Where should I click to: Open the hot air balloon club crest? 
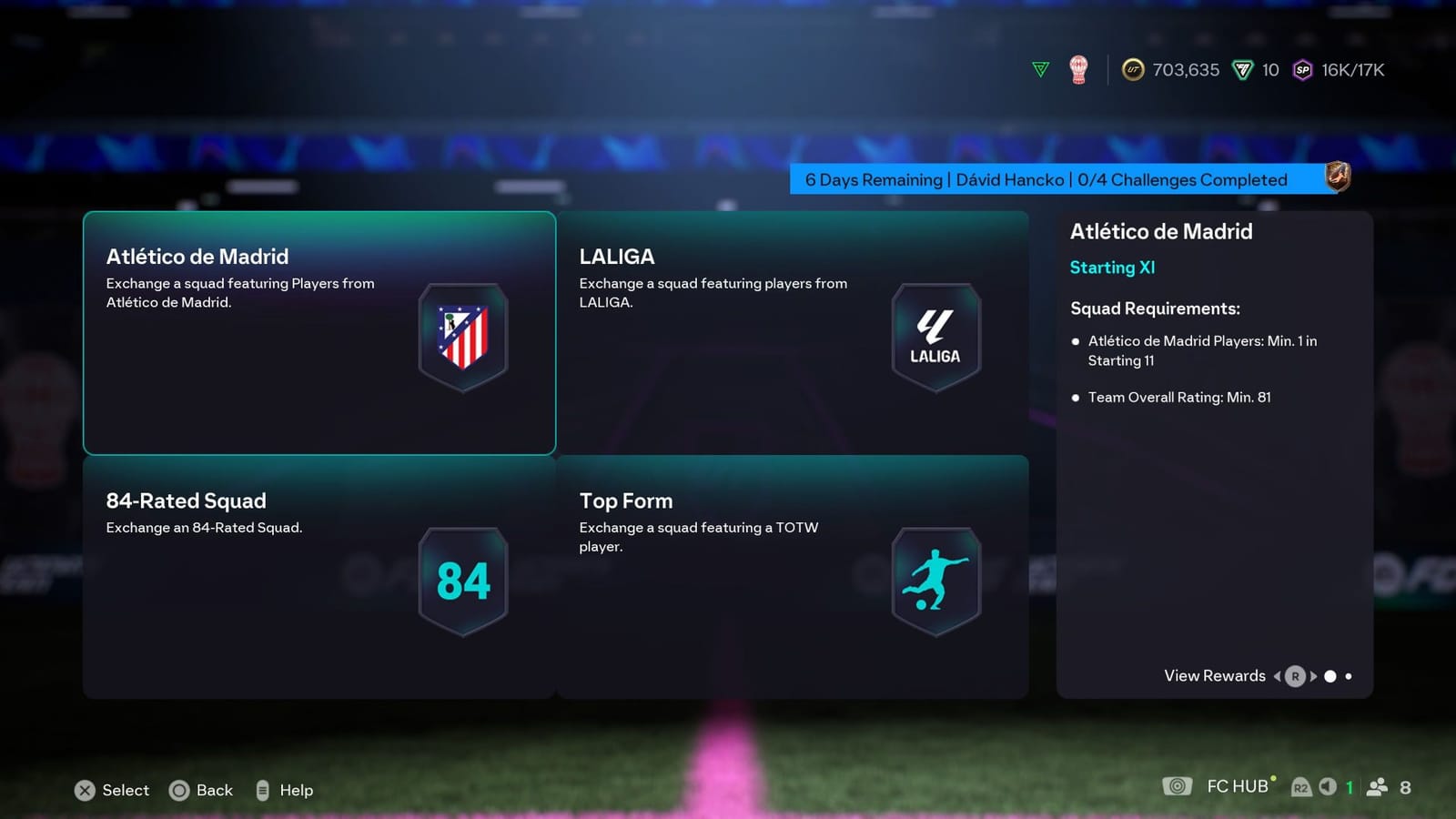click(1079, 68)
